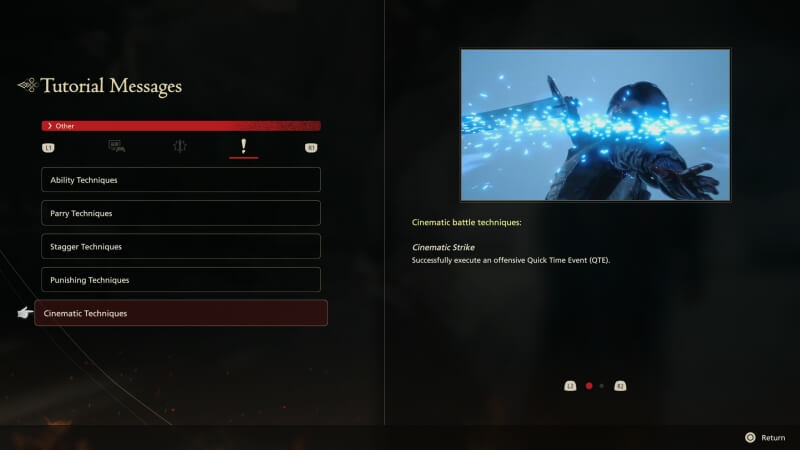
Task: Select the highlighted Cinematic Techniques entry
Action: (180, 313)
